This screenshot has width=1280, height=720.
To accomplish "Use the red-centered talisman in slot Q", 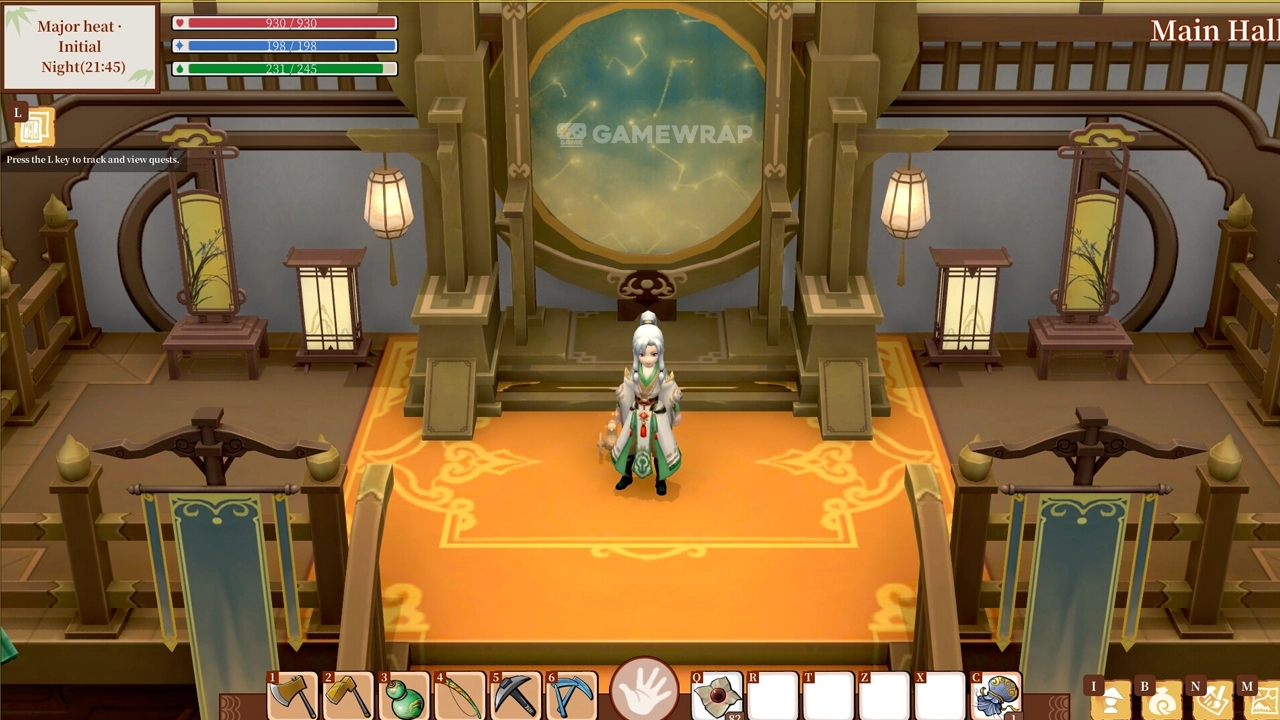I will tap(718, 696).
